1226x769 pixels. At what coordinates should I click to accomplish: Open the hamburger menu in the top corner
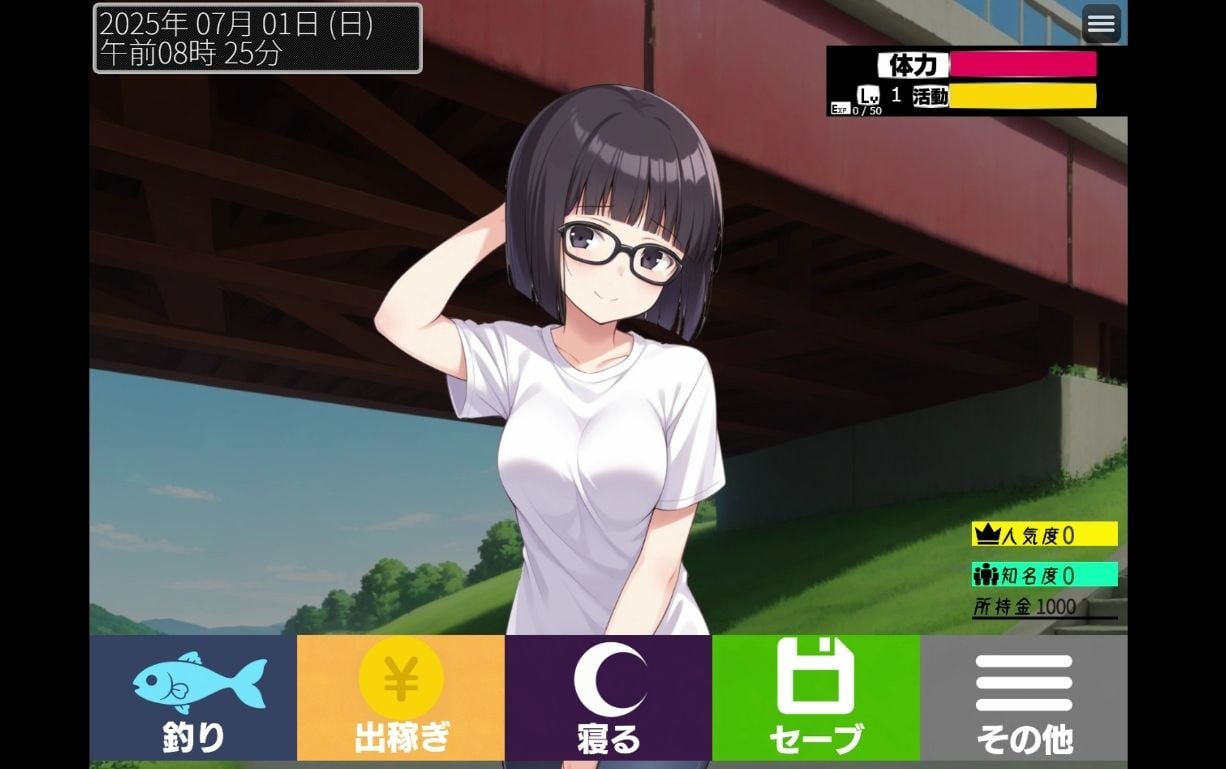(x=1101, y=24)
